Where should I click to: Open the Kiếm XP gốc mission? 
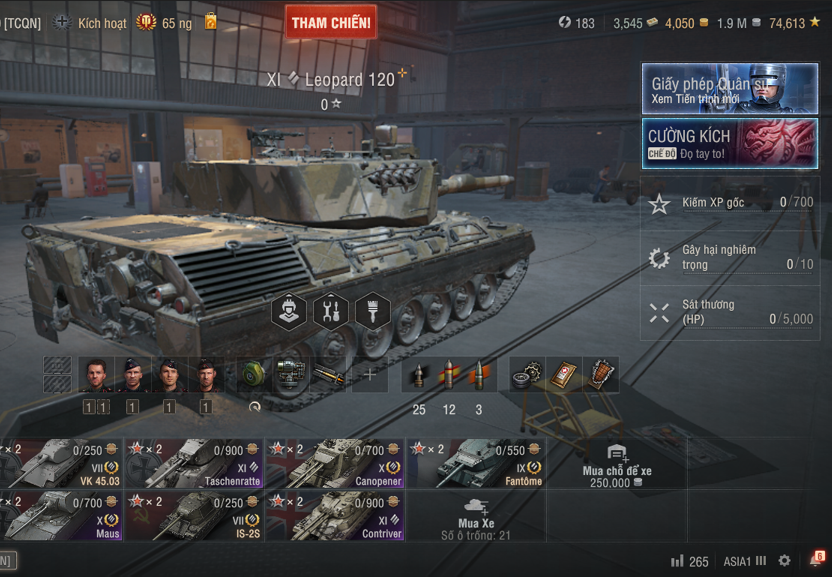(x=729, y=203)
